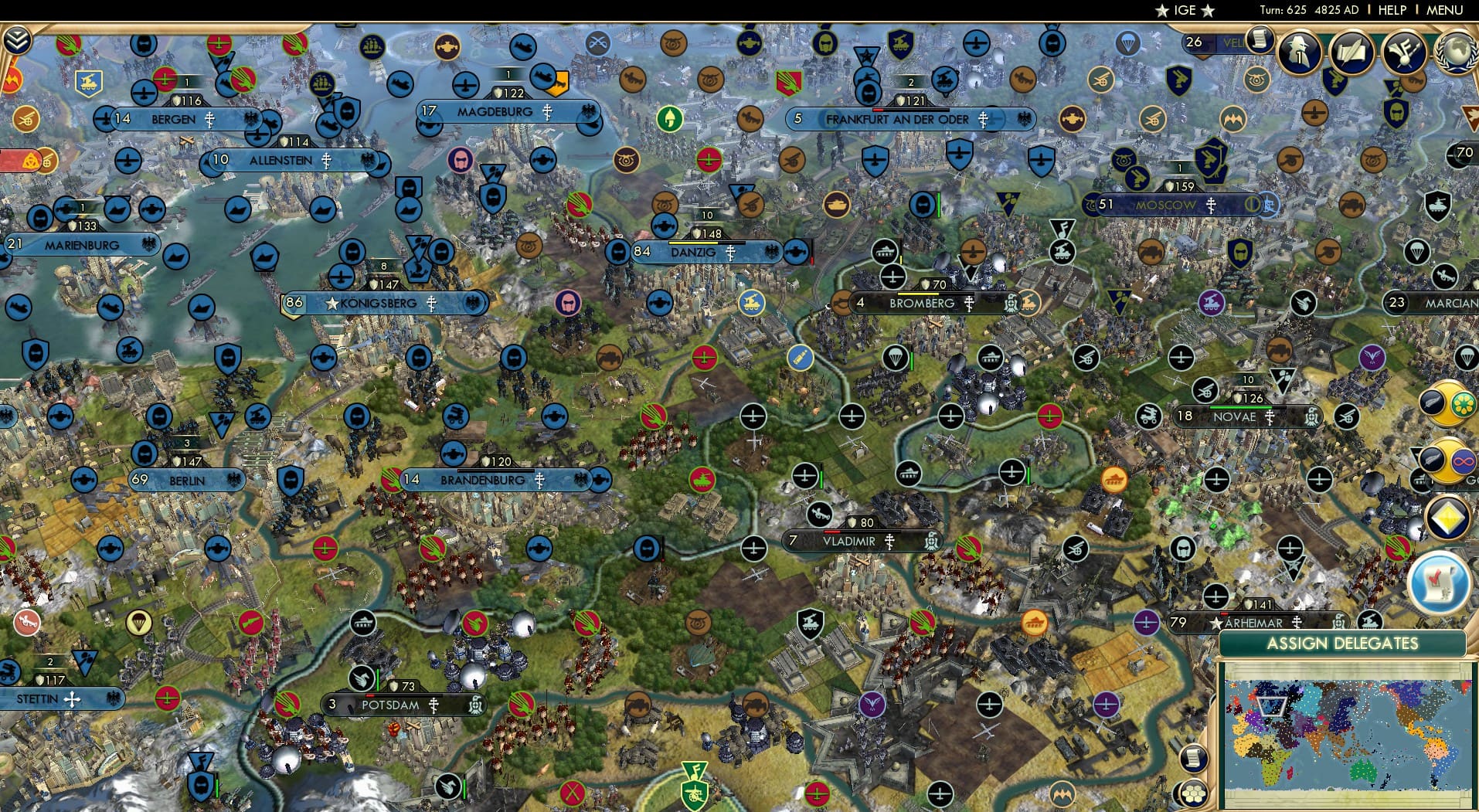Open the scroll map options beside minimap
The width and height of the screenshot is (1479, 812).
[1194, 757]
